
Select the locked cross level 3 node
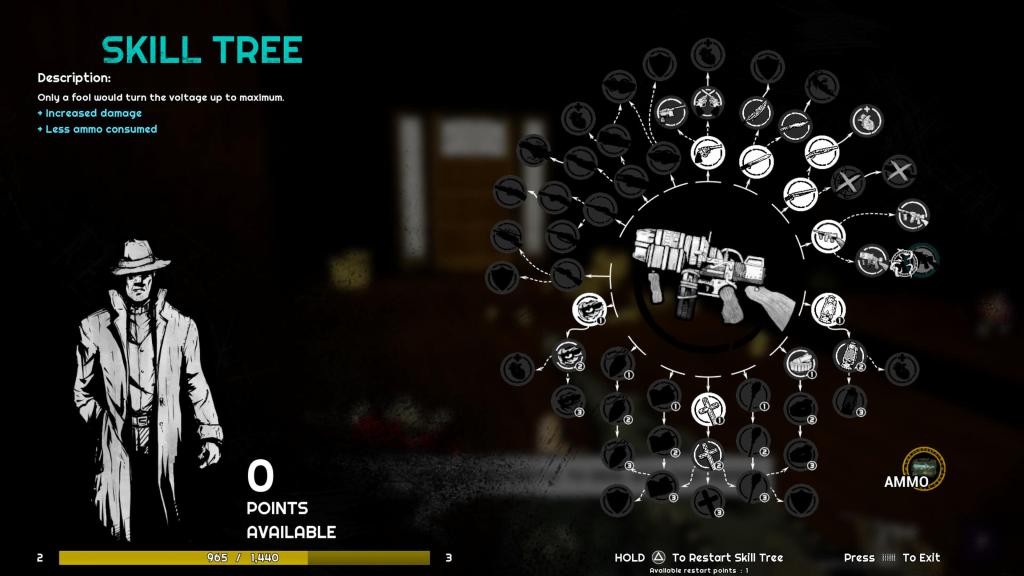708,502
